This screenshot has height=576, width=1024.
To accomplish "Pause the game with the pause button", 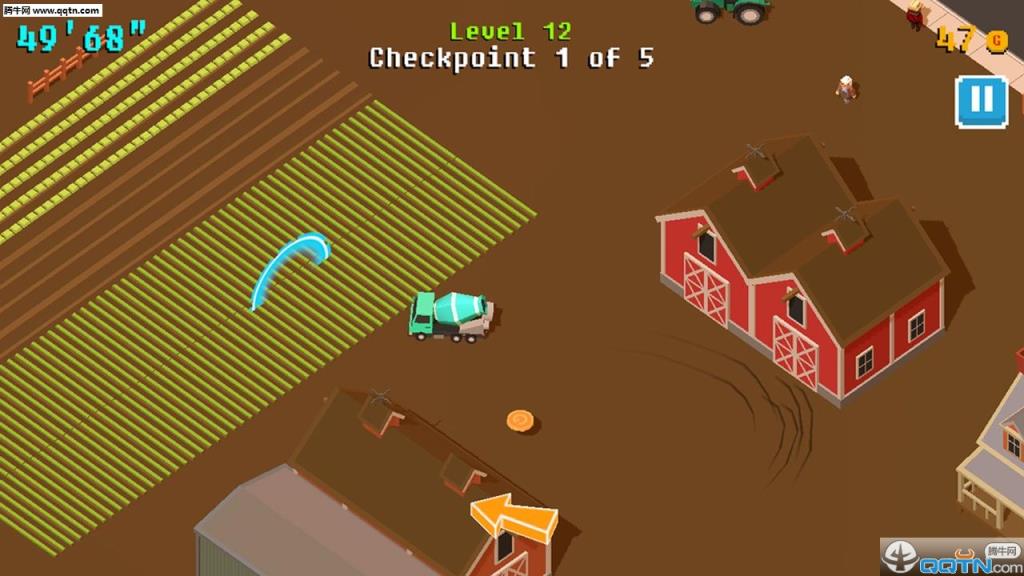I will 981,101.
